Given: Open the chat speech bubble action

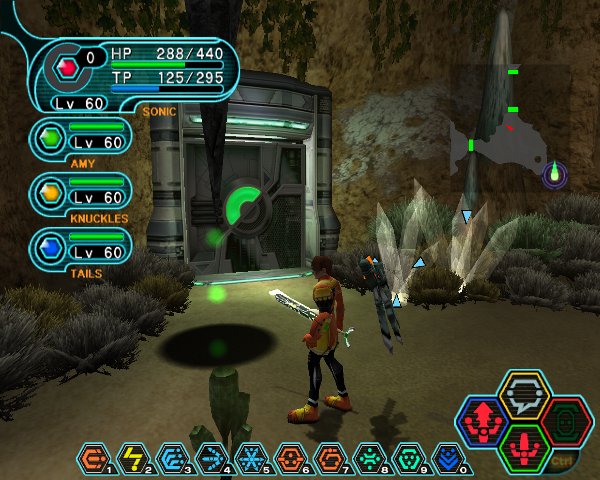Looking at the screenshot, I should 524,394.
